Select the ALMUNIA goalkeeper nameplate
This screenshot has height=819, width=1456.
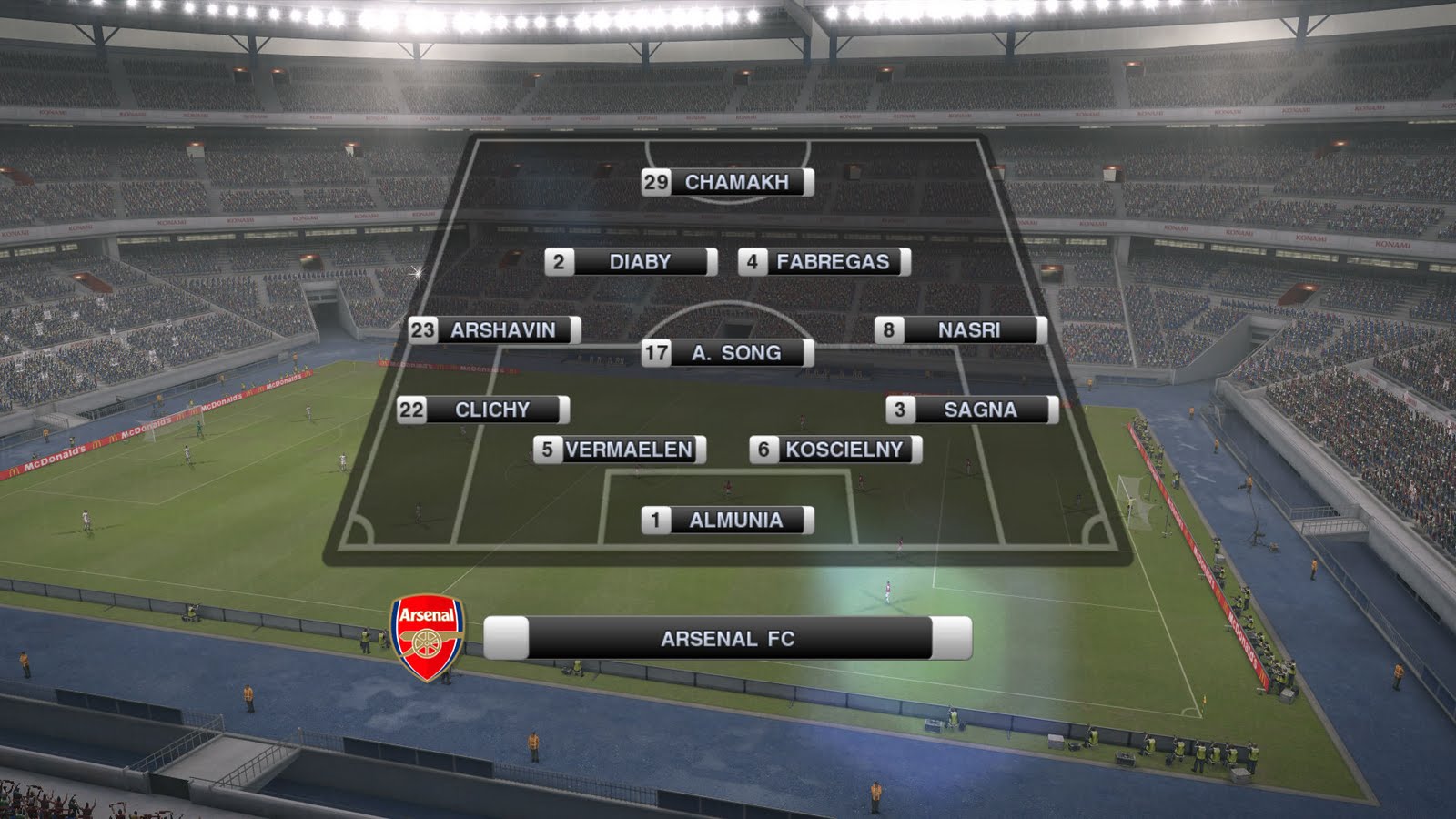click(x=737, y=521)
